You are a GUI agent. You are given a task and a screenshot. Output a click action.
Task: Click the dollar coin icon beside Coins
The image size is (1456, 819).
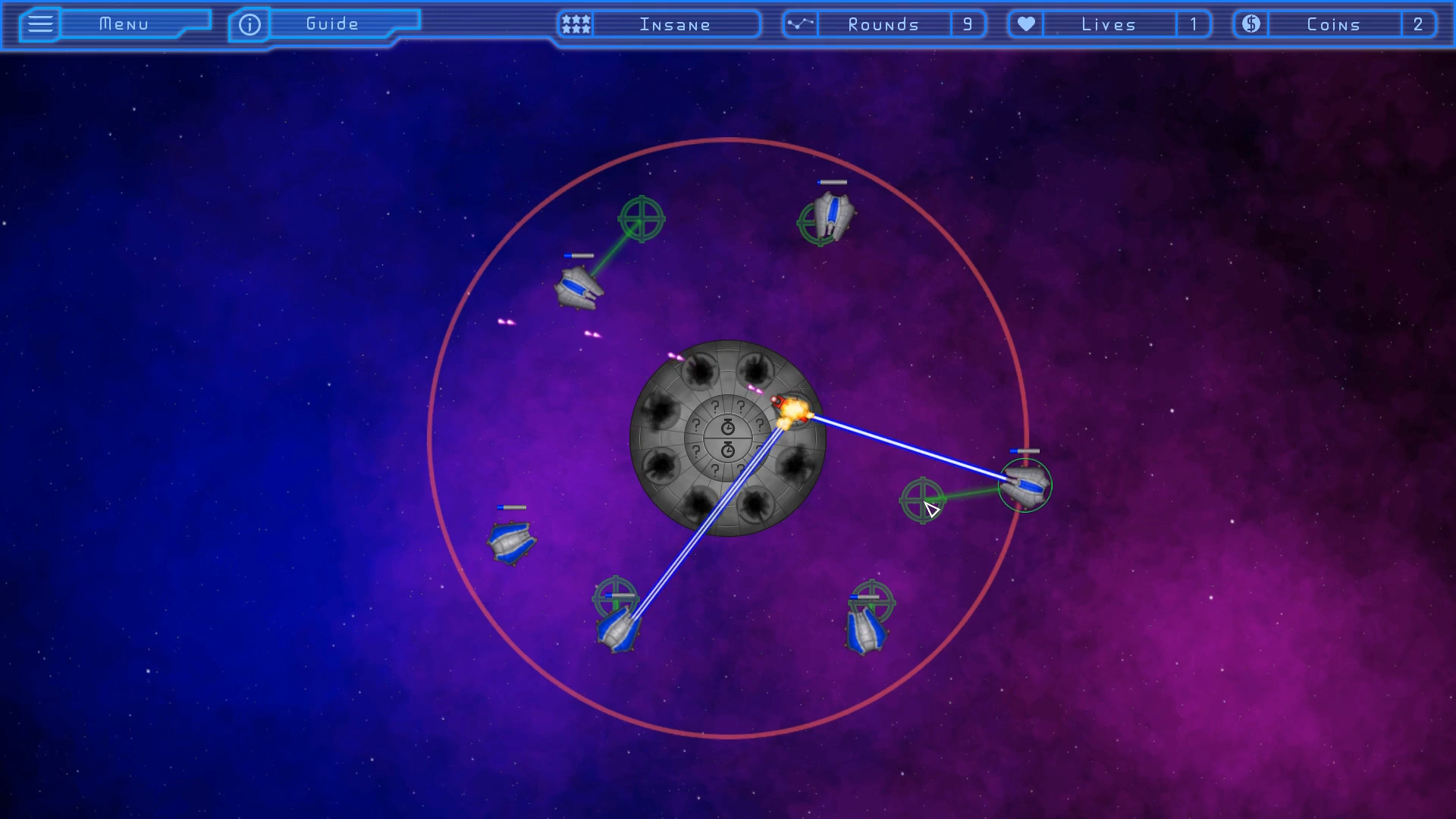click(x=1250, y=24)
